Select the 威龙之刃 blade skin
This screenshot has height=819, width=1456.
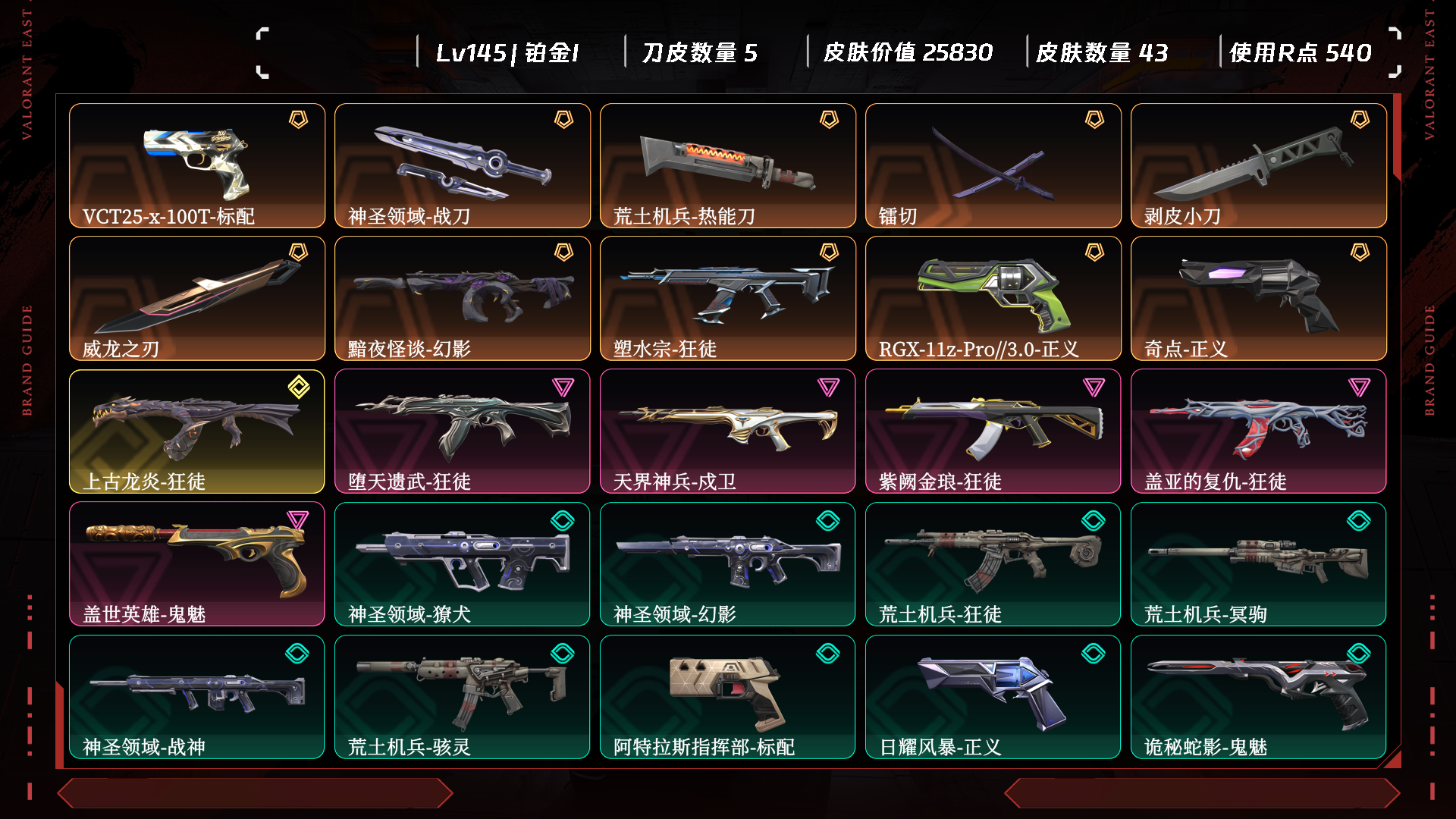point(197,298)
